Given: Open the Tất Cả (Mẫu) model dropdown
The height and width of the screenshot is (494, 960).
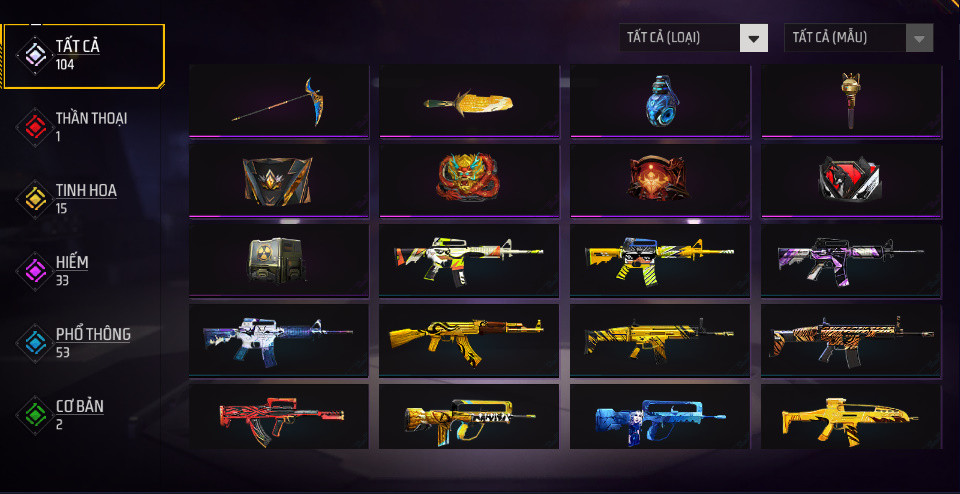Looking at the screenshot, I should point(859,38).
